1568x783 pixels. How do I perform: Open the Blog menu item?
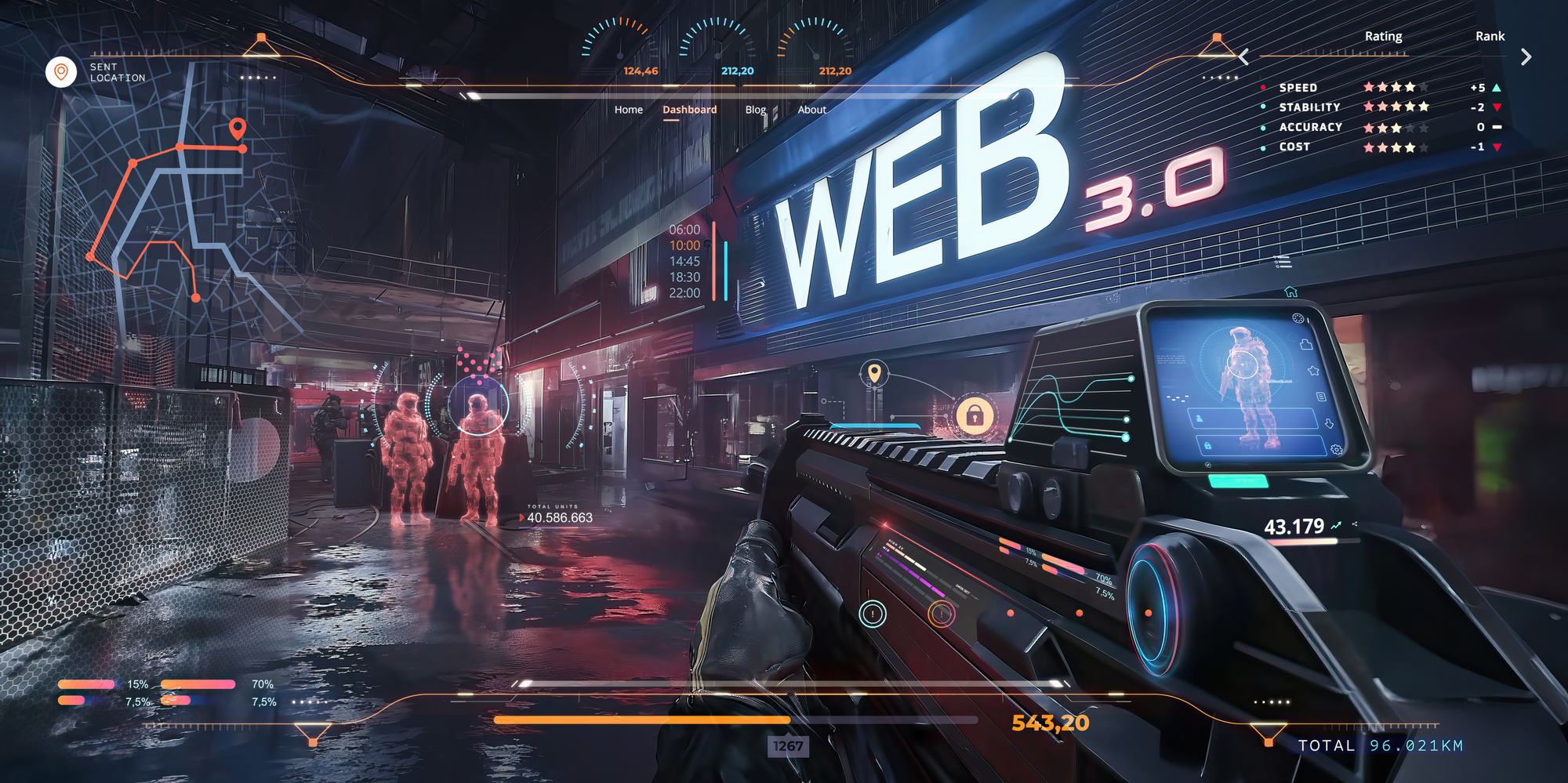[x=755, y=110]
